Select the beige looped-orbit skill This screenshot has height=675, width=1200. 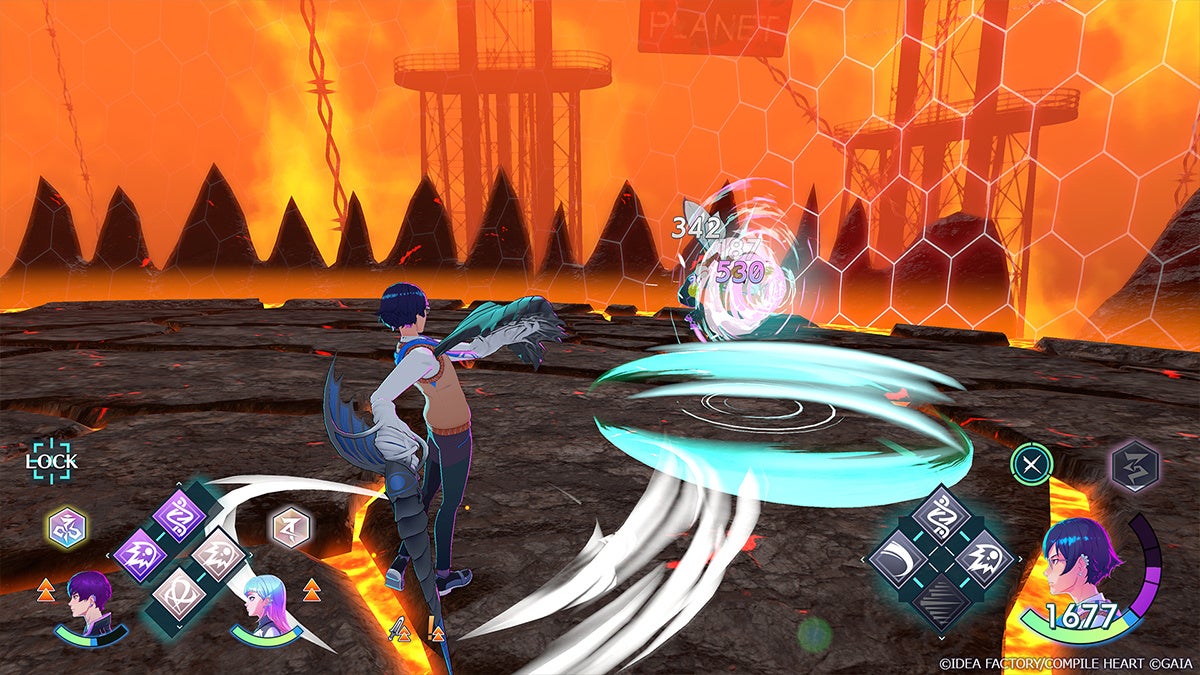pos(179,592)
